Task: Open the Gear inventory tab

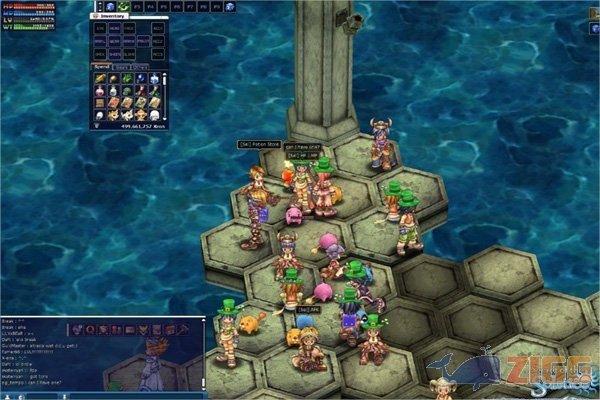Action: click(119, 66)
